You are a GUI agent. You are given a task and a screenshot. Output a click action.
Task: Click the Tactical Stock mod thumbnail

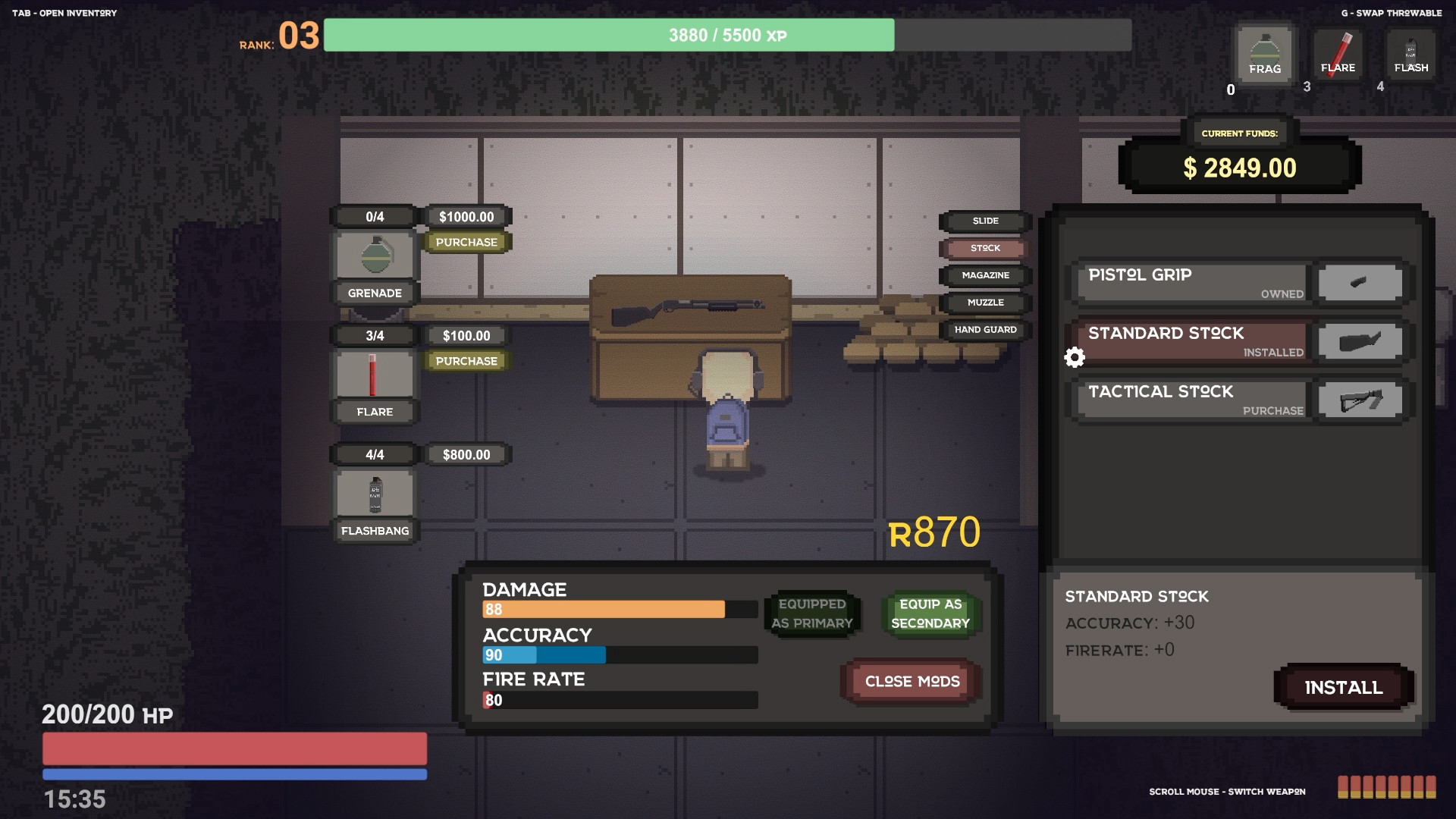(1360, 400)
